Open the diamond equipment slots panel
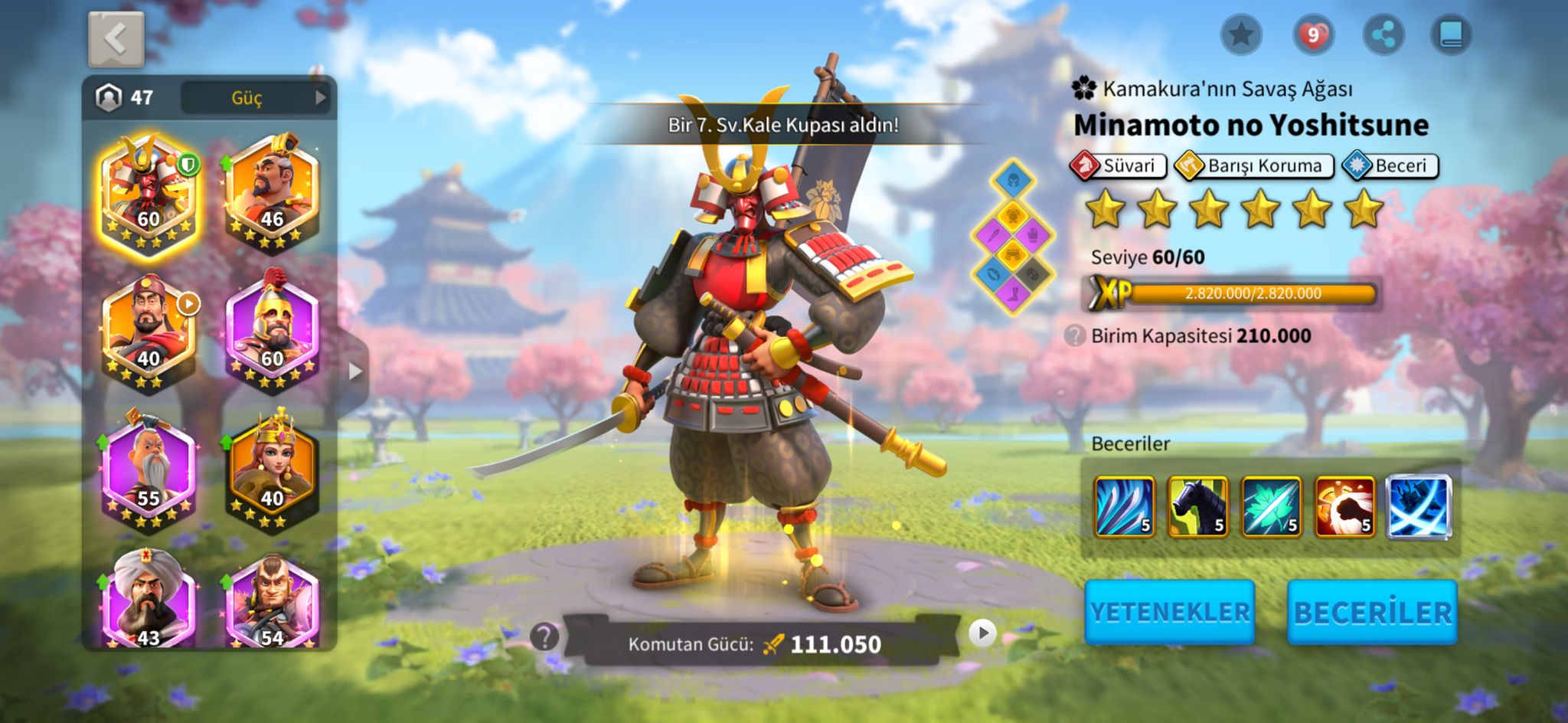 point(1012,237)
